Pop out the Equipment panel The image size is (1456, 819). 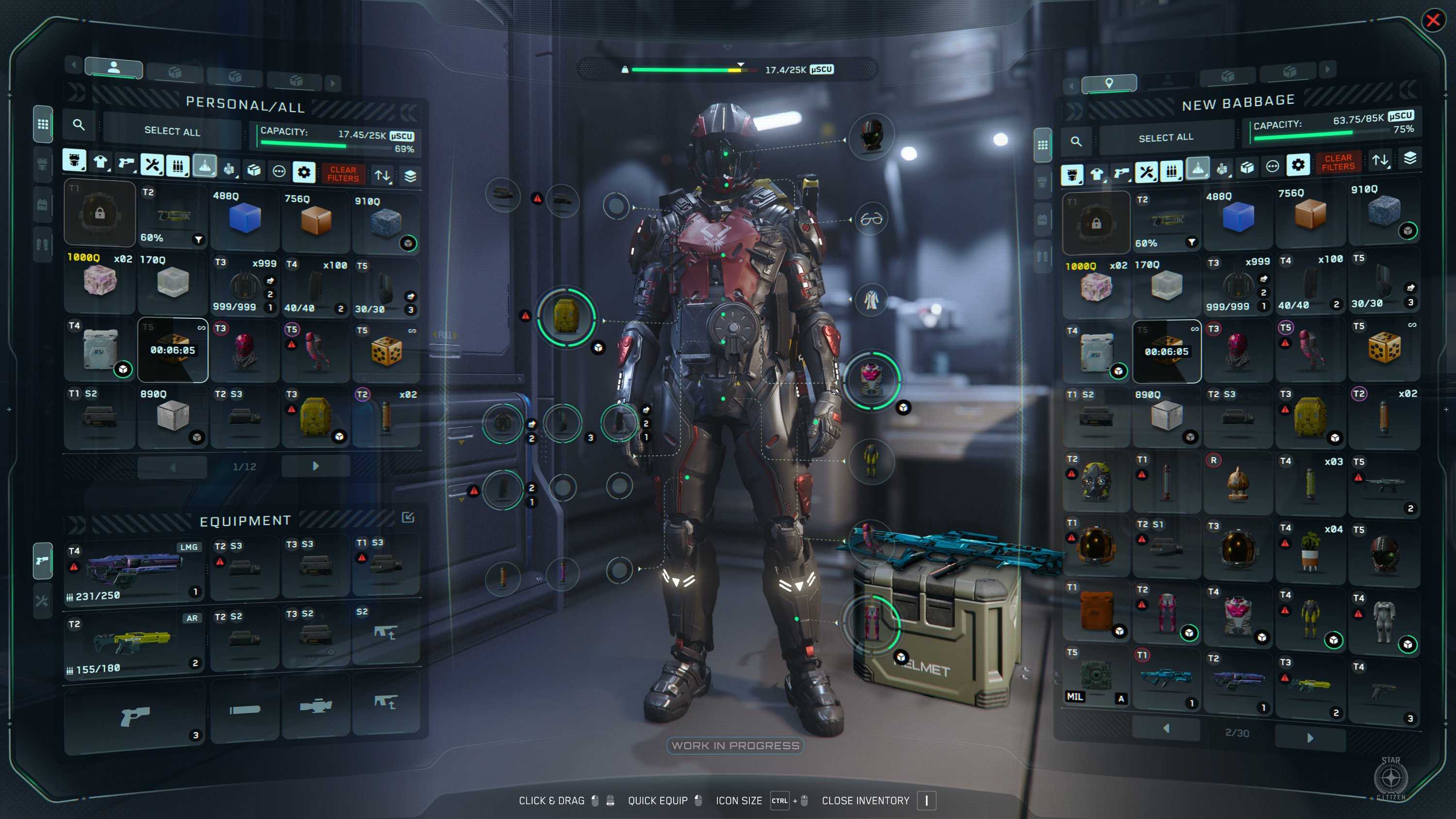coord(408,517)
